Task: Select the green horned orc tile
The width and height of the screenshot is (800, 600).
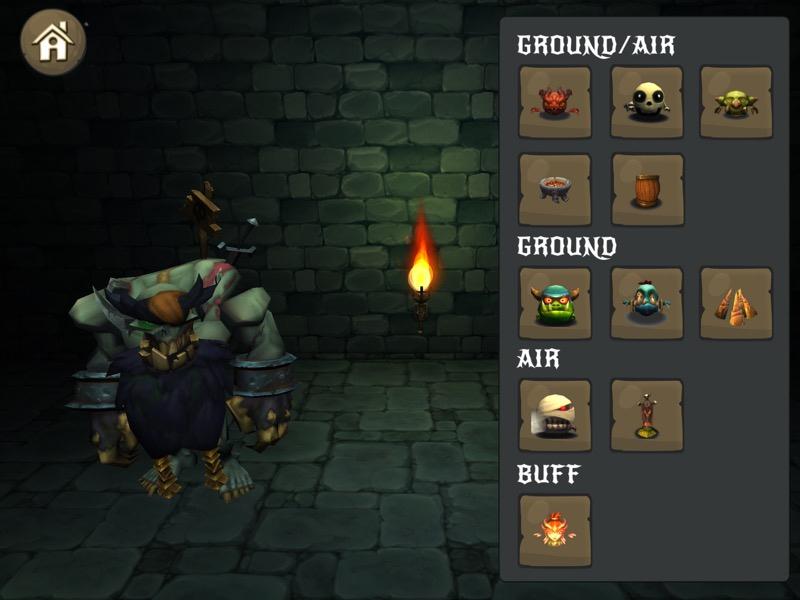Action: click(555, 303)
